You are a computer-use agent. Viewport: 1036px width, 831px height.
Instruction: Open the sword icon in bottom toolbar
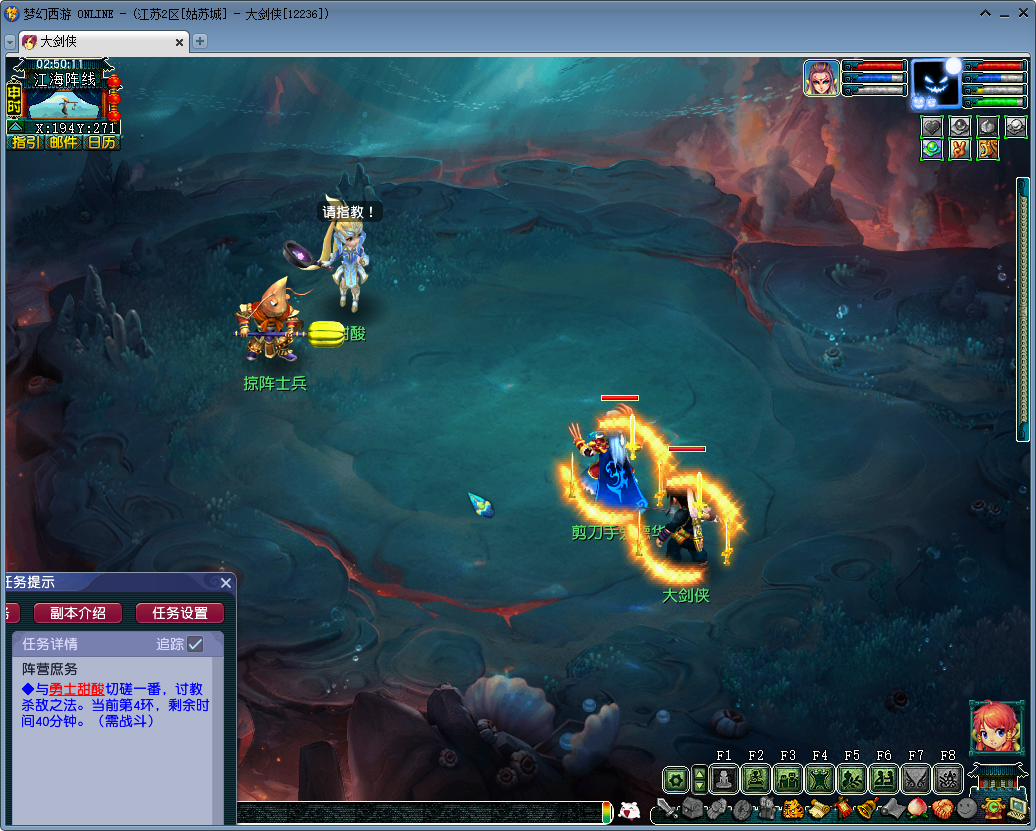point(667,808)
